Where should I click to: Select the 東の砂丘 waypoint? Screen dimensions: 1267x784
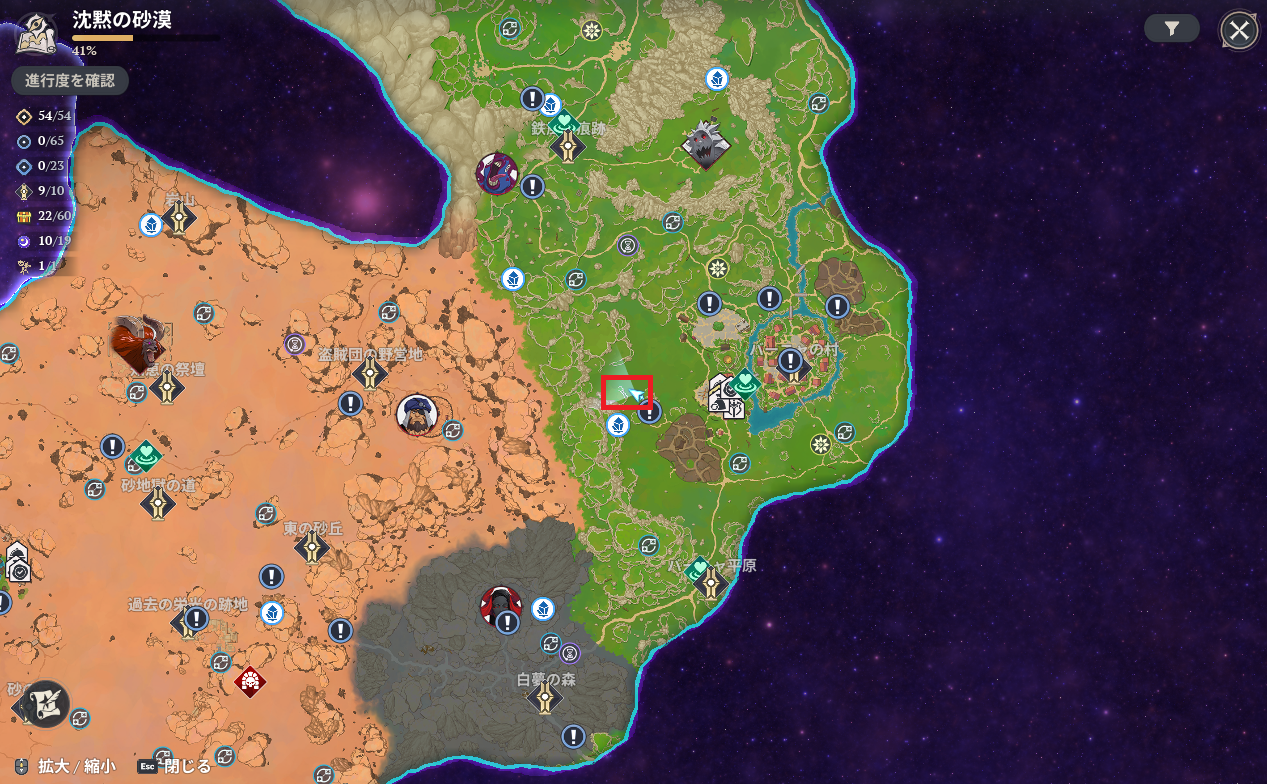(313, 547)
